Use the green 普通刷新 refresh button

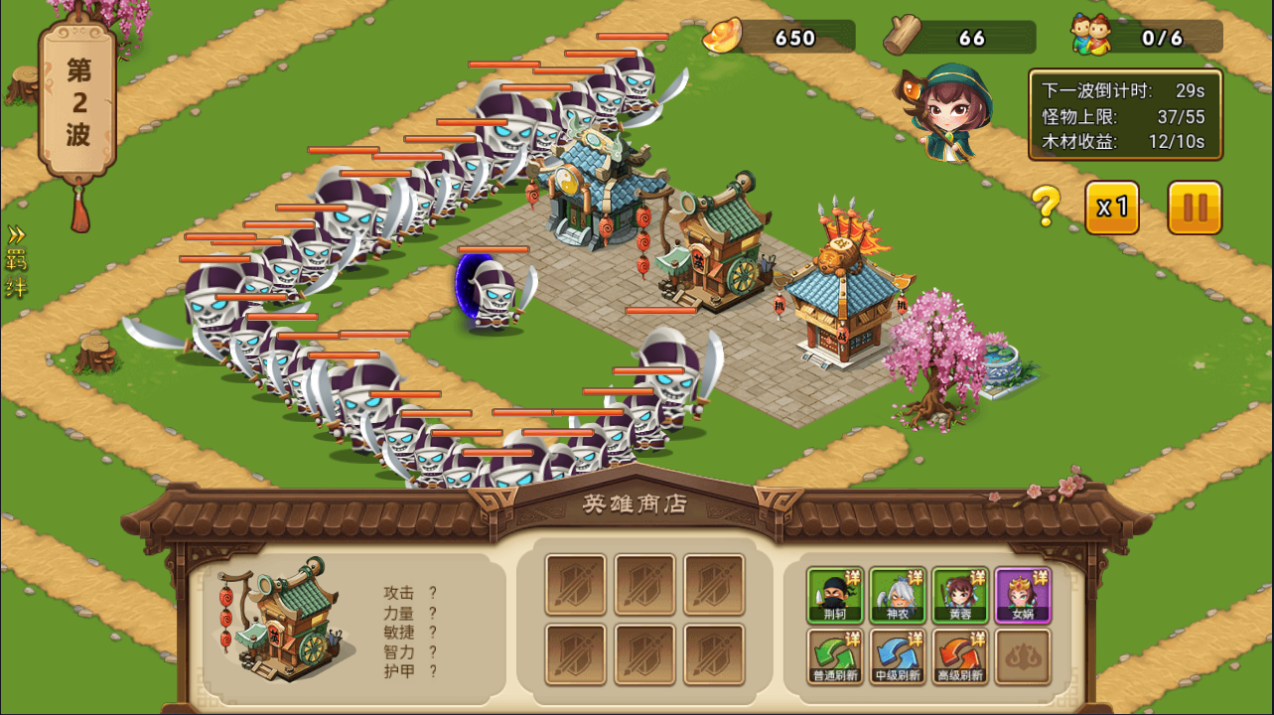[835, 657]
